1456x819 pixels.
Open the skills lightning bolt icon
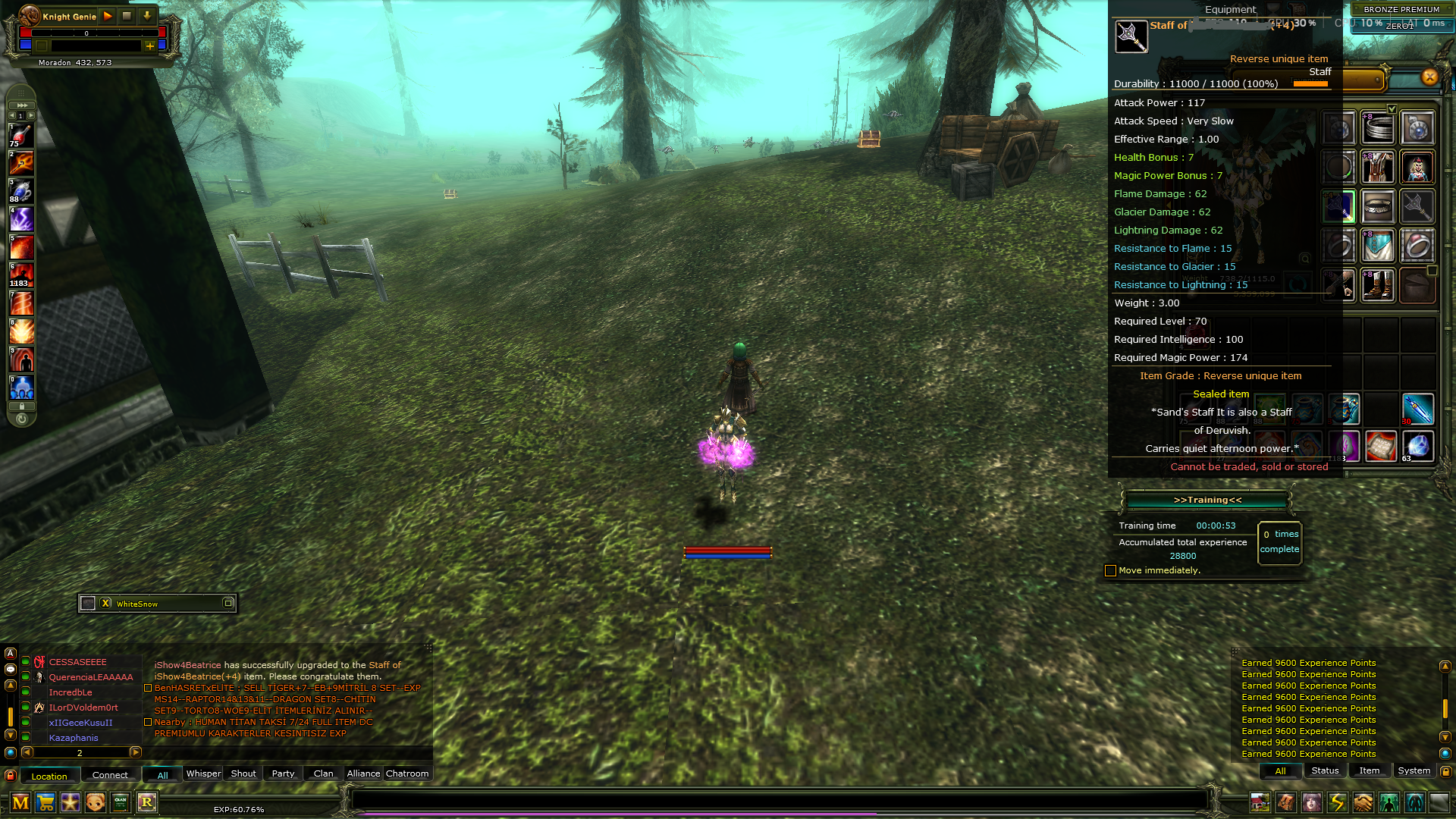coord(1336,803)
